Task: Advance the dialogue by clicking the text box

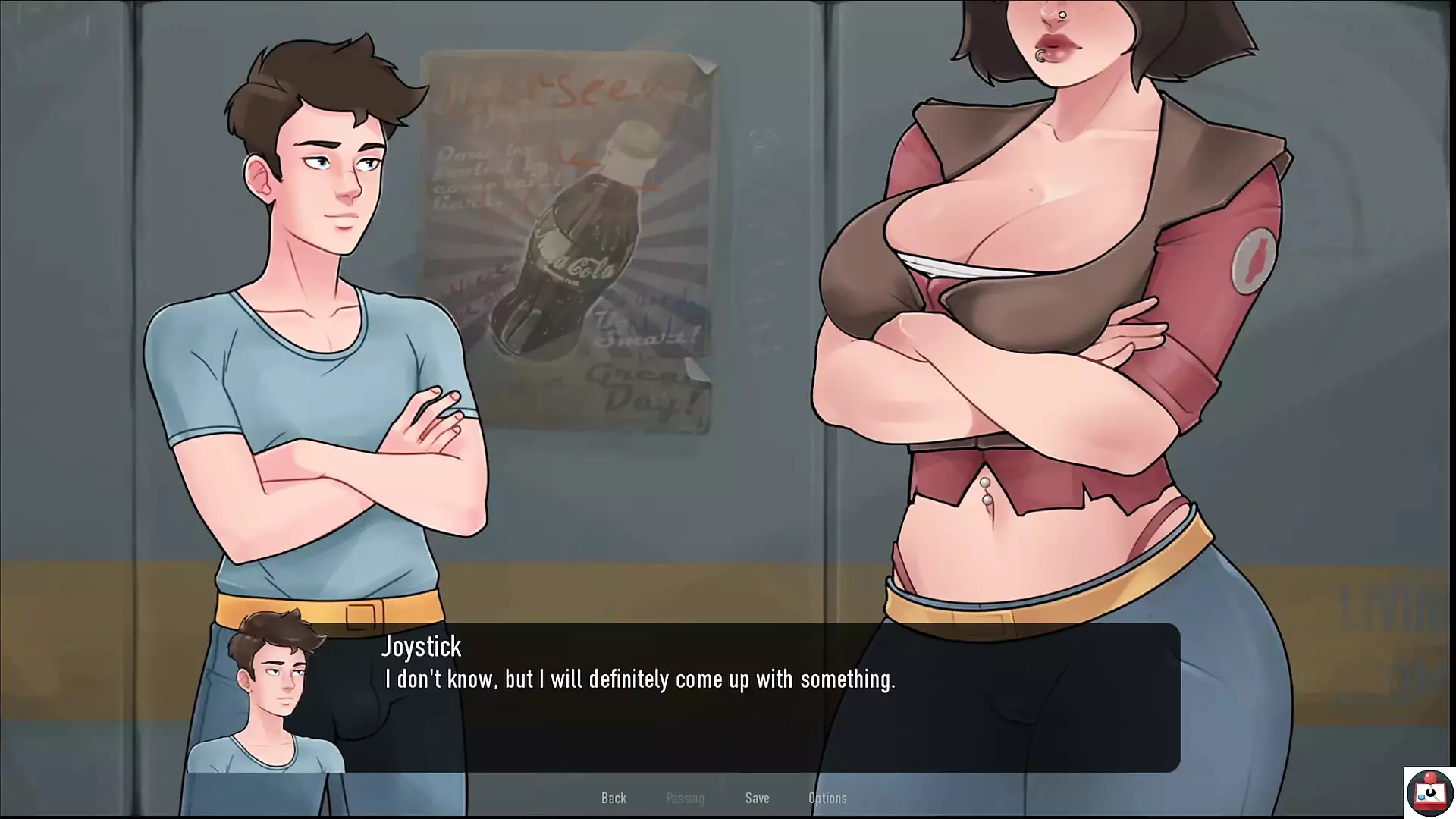Action: [758, 705]
